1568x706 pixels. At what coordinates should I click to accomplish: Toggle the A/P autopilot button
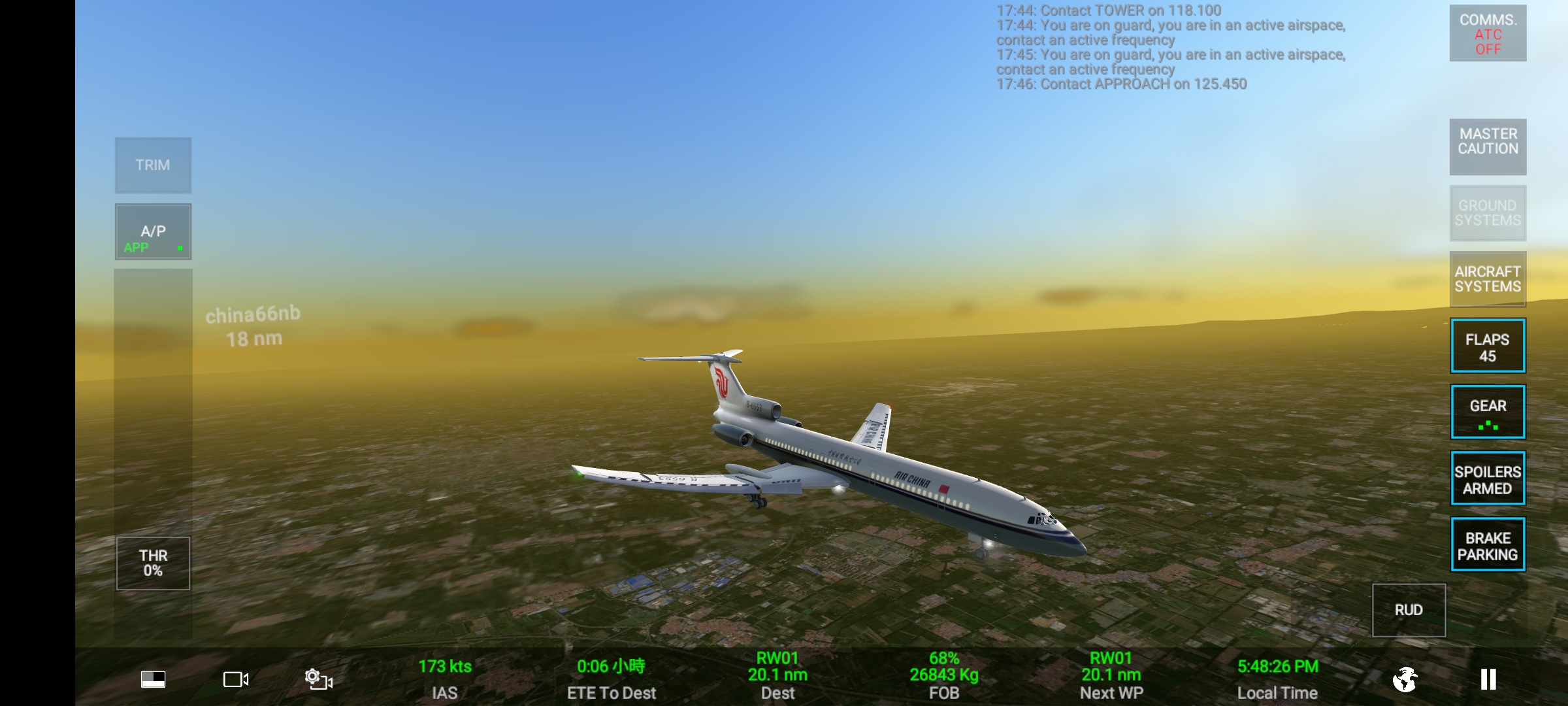tap(153, 232)
